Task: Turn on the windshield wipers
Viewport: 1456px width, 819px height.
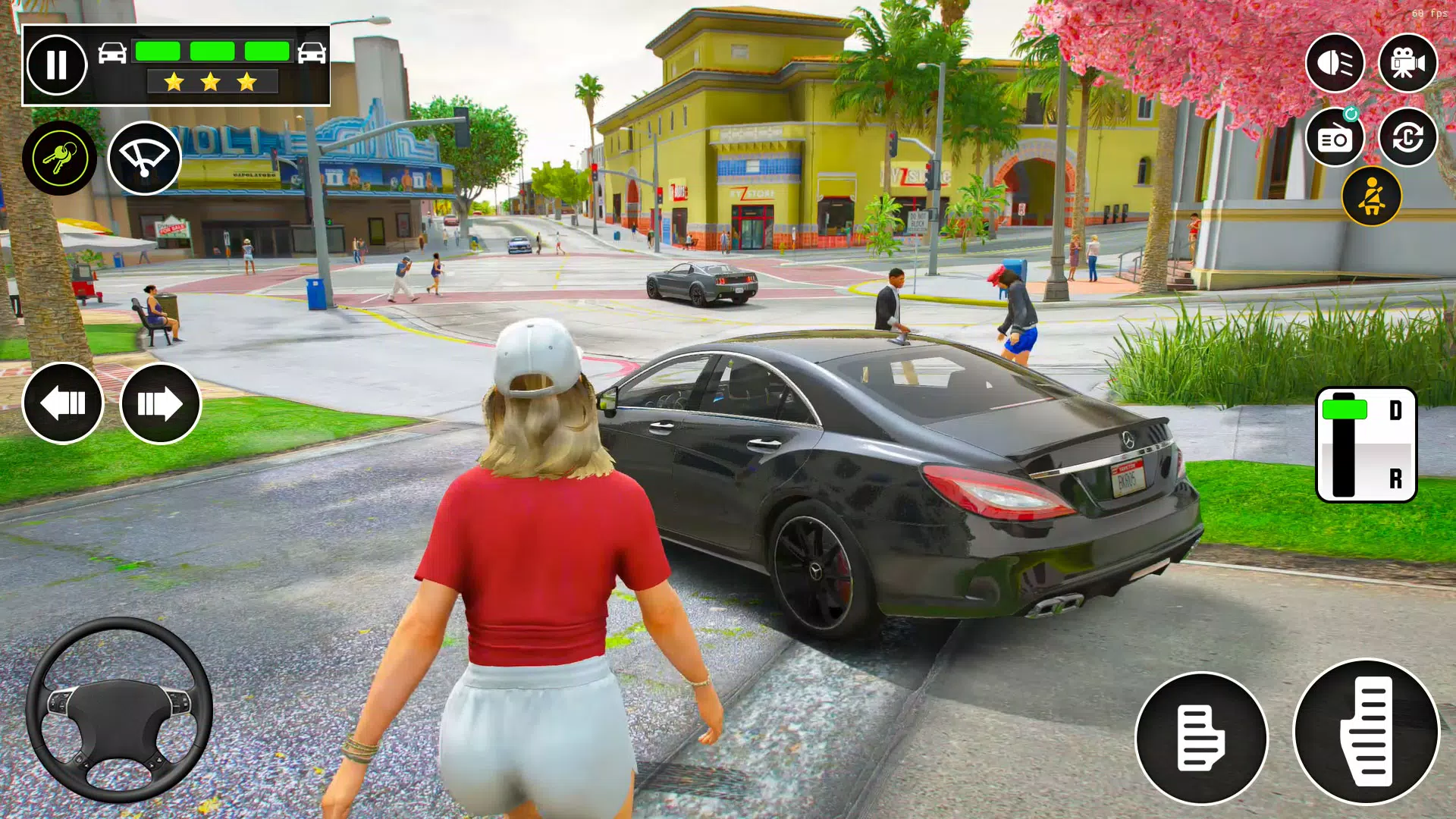Action: click(145, 157)
